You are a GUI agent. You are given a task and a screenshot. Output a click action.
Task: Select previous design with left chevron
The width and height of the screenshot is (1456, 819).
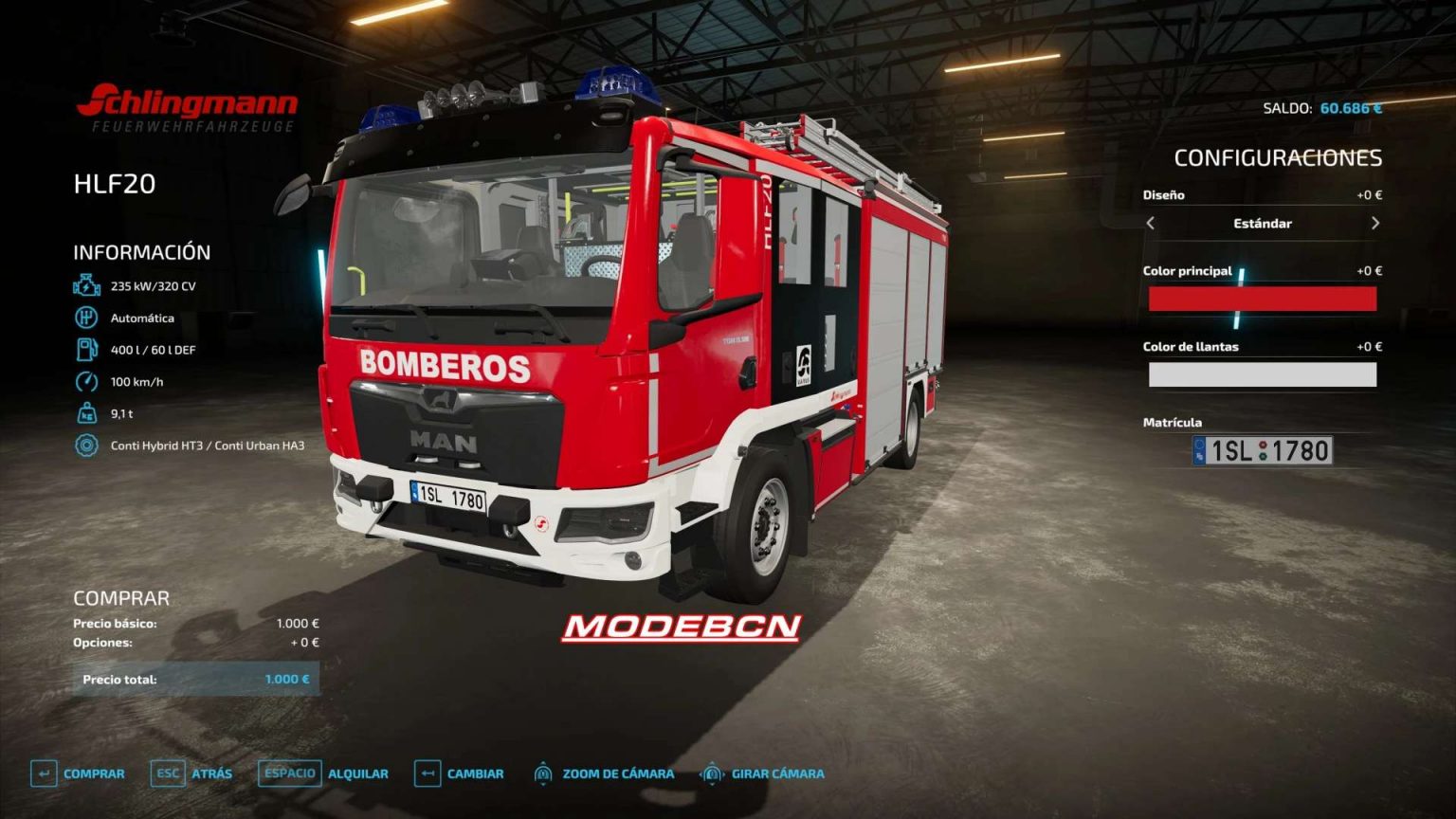tap(1152, 224)
